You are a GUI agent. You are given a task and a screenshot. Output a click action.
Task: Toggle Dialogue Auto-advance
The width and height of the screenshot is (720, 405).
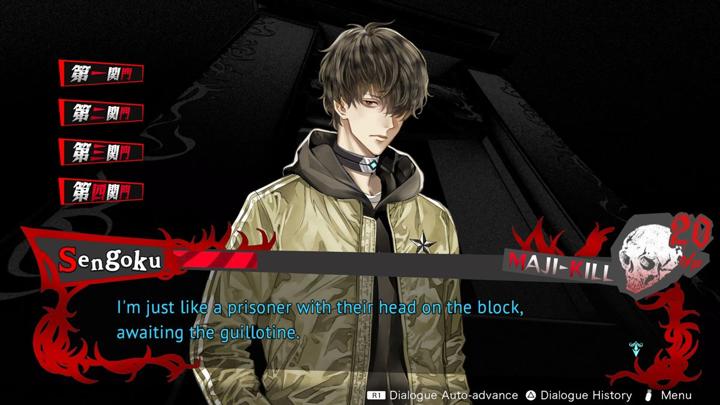441,395
